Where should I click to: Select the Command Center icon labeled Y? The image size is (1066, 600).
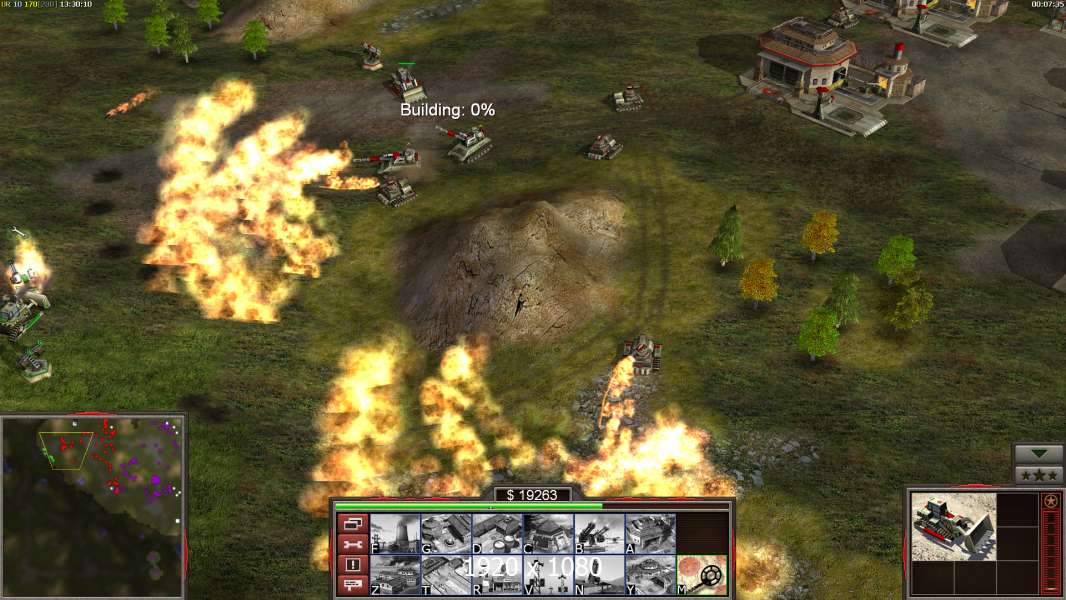(650, 575)
